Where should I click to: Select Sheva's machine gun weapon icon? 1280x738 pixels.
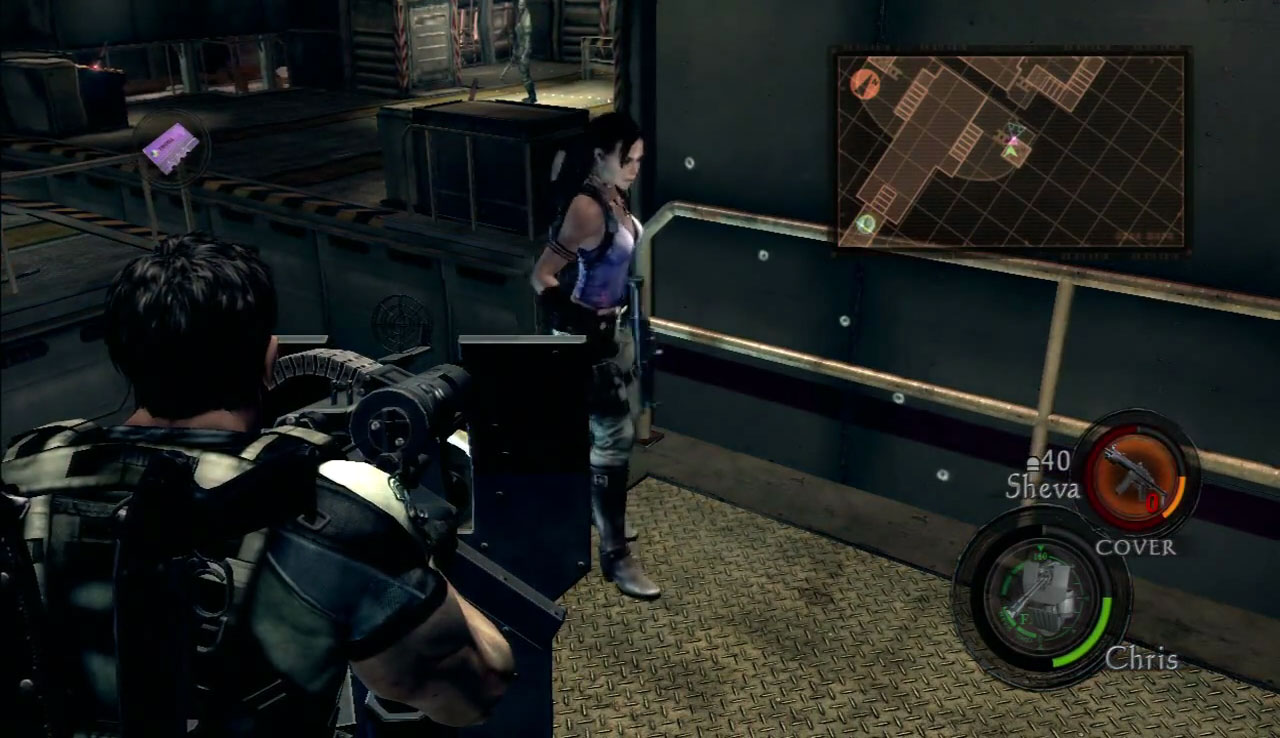1133,472
